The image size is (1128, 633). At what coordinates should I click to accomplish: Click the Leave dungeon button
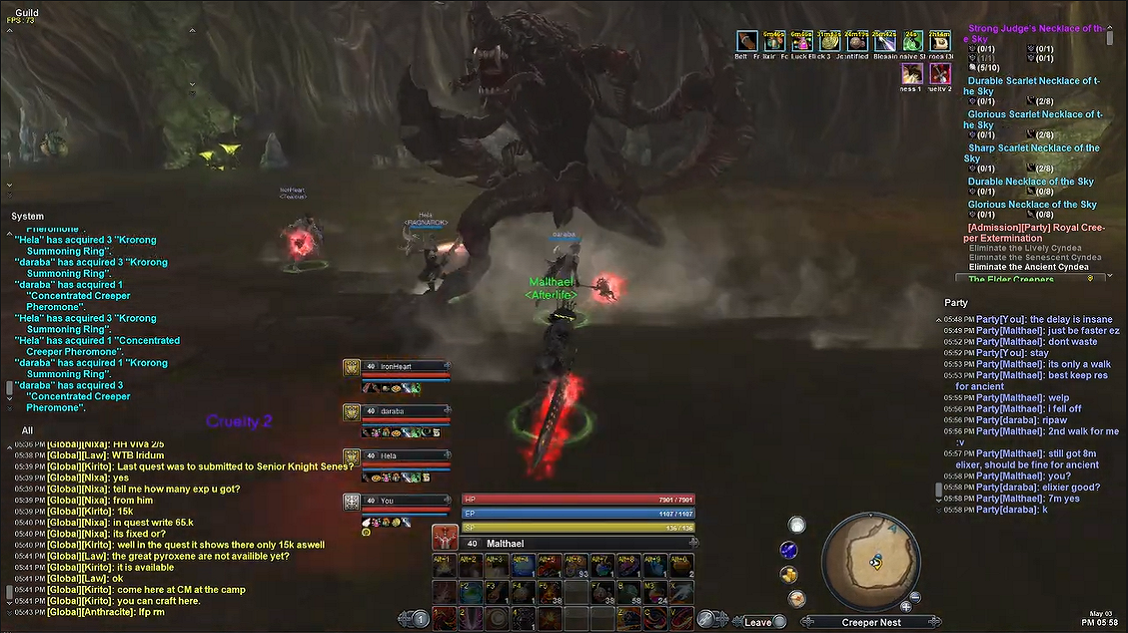tap(758, 622)
